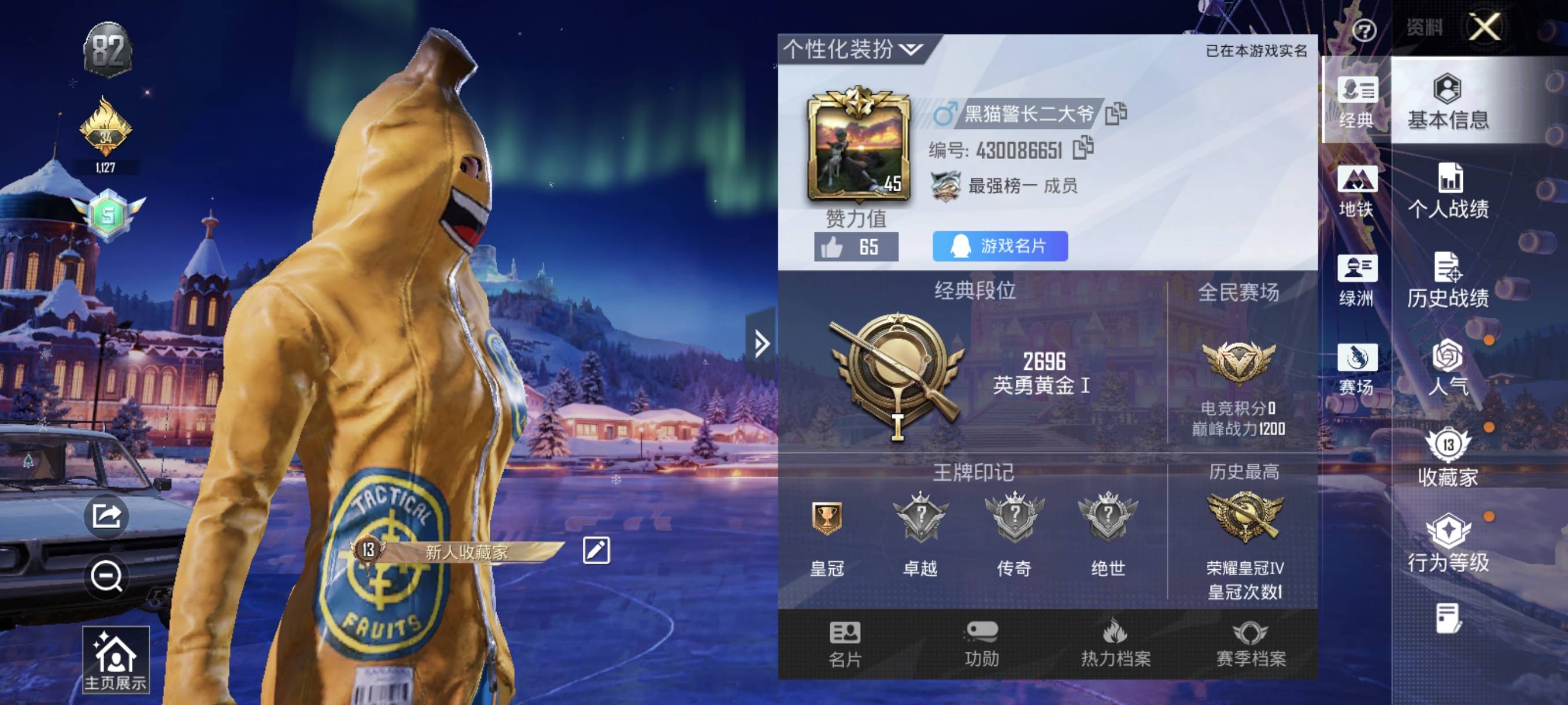
Task: View the 行为等级 tab
Action: [x=1448, y=544]
